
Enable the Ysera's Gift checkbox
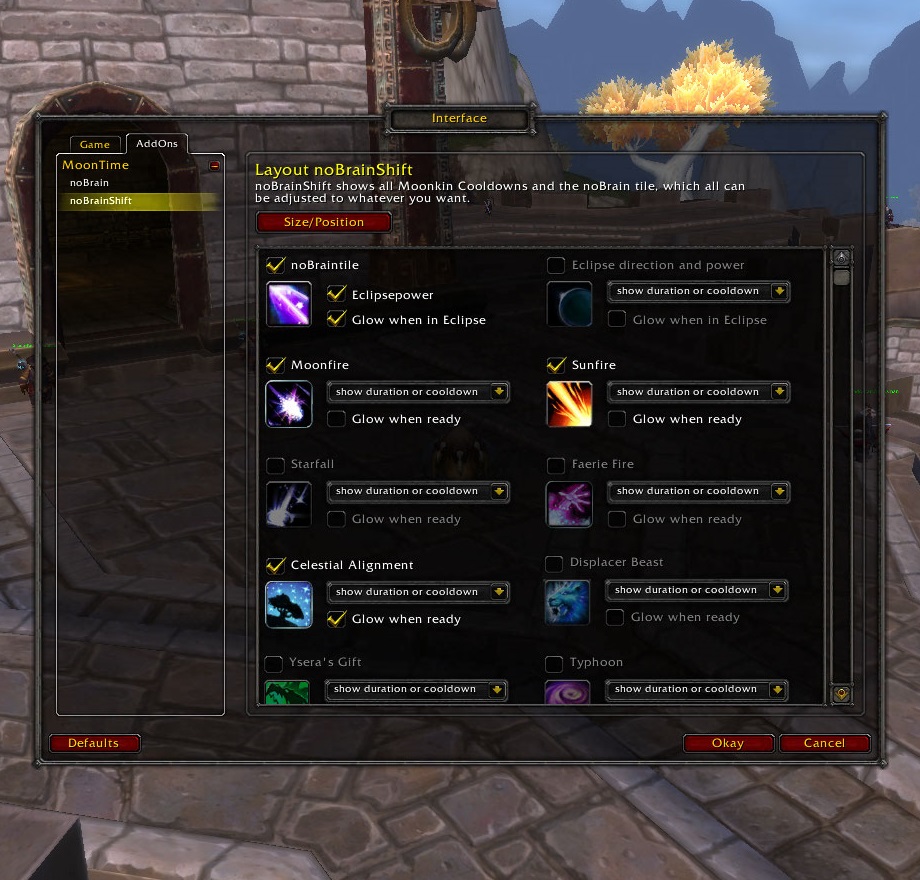click(274, 663)
